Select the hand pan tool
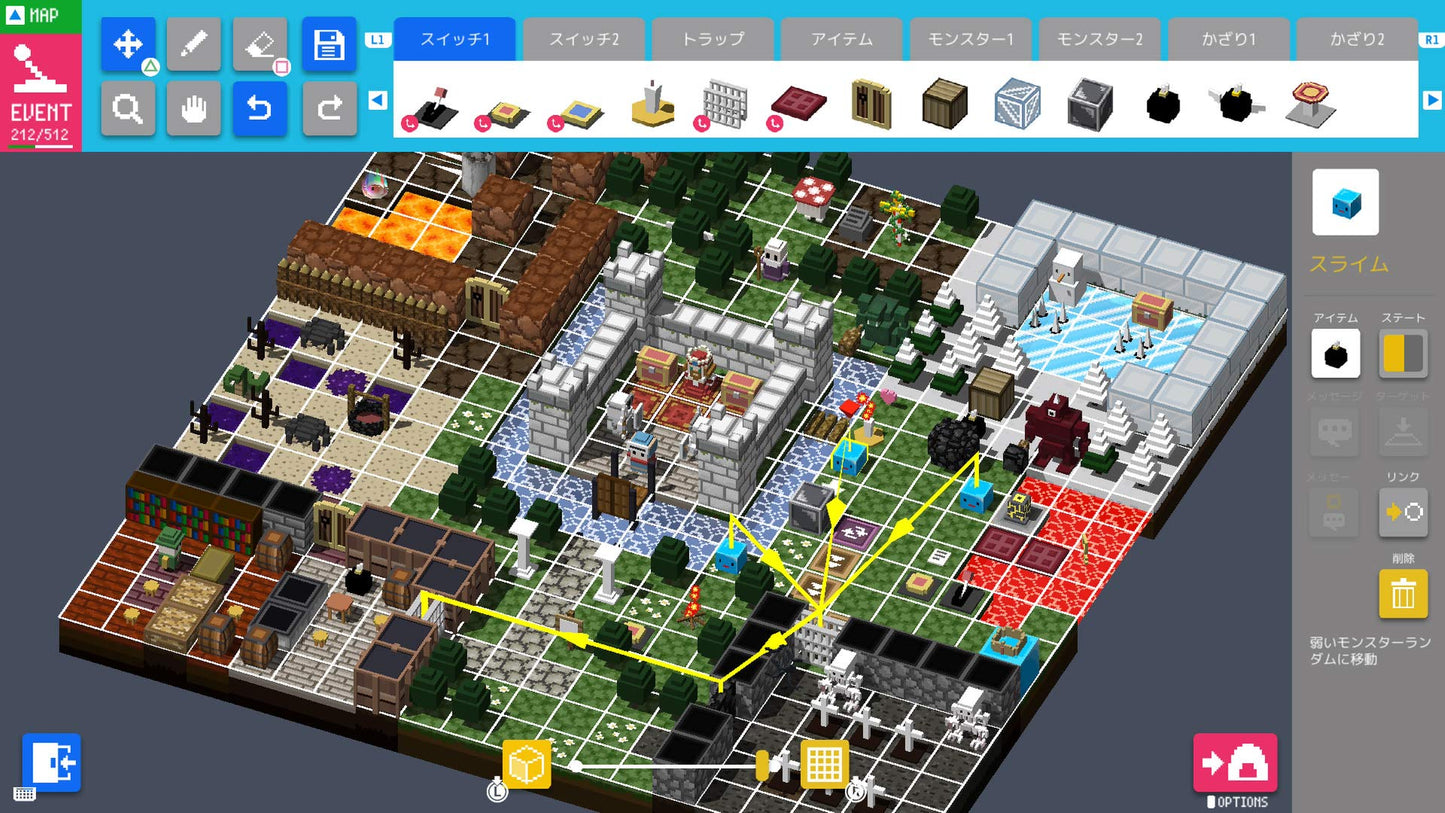The height and width of the screenshot is (813, 1445). (x=194, y=108)
